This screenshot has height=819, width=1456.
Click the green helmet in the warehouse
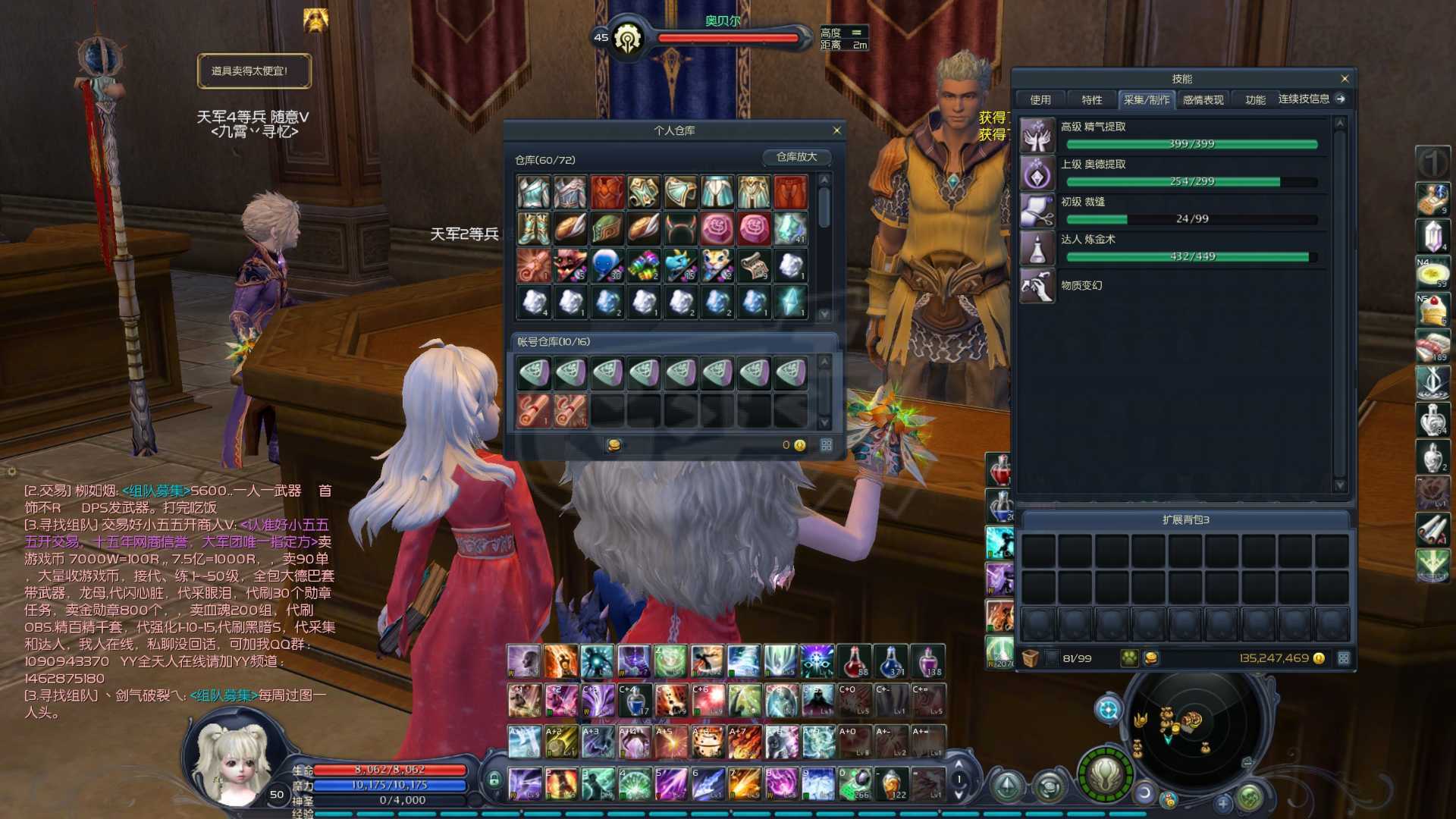pyautogui.click(x=607, y=229)
